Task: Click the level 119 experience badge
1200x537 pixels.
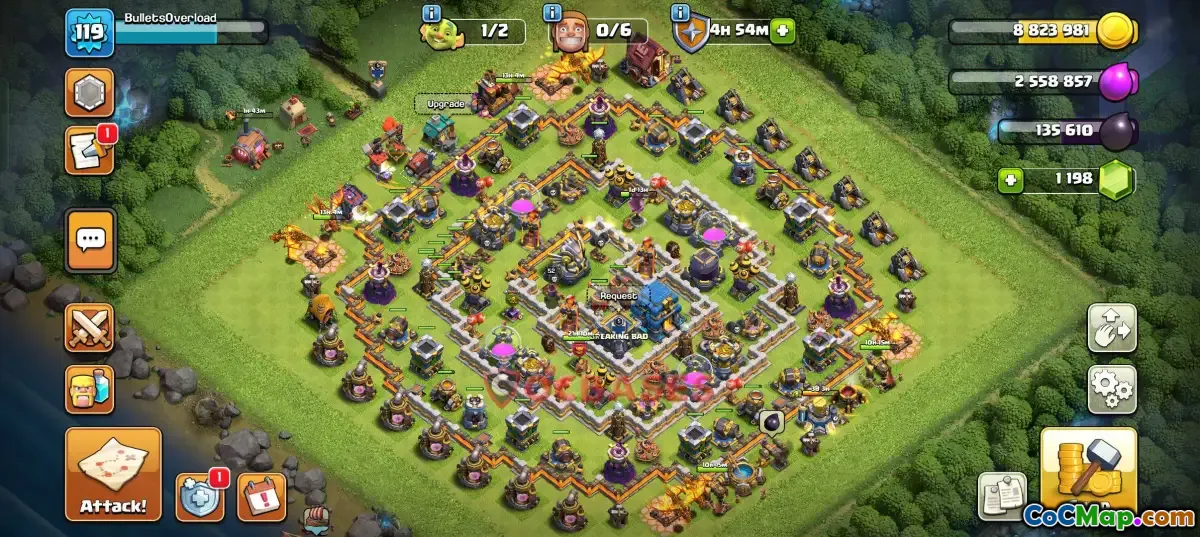Action: (88, 34)
